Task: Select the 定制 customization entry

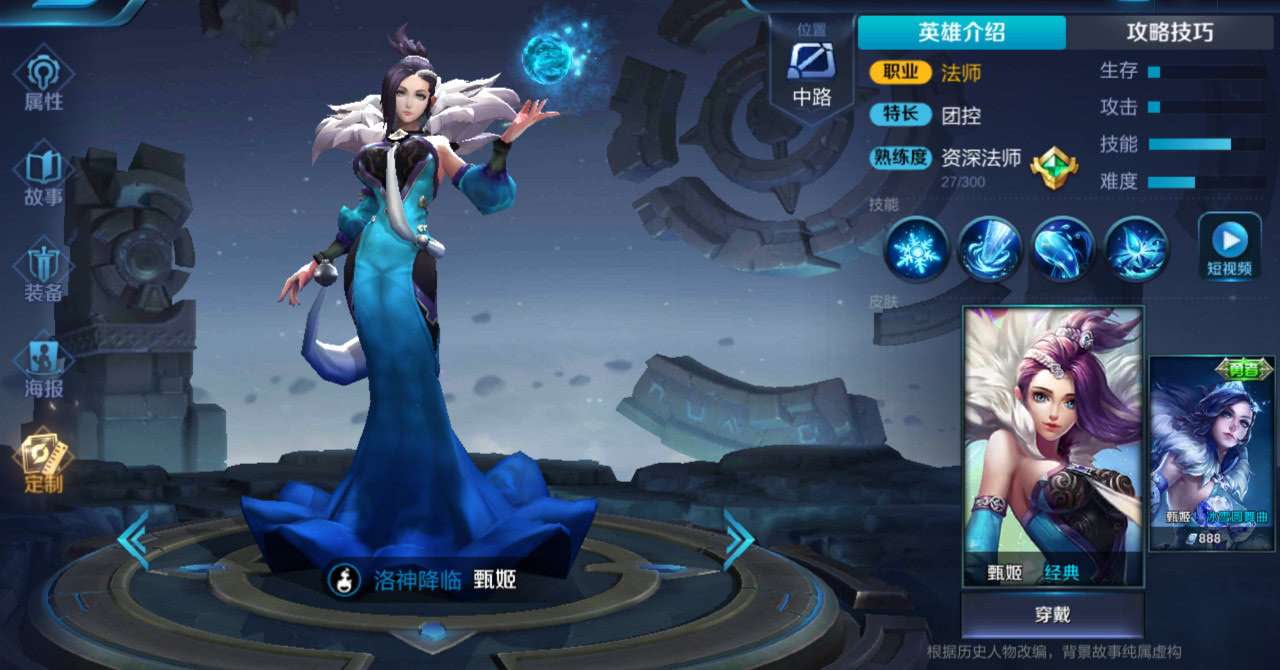Action: coord(43,461)
